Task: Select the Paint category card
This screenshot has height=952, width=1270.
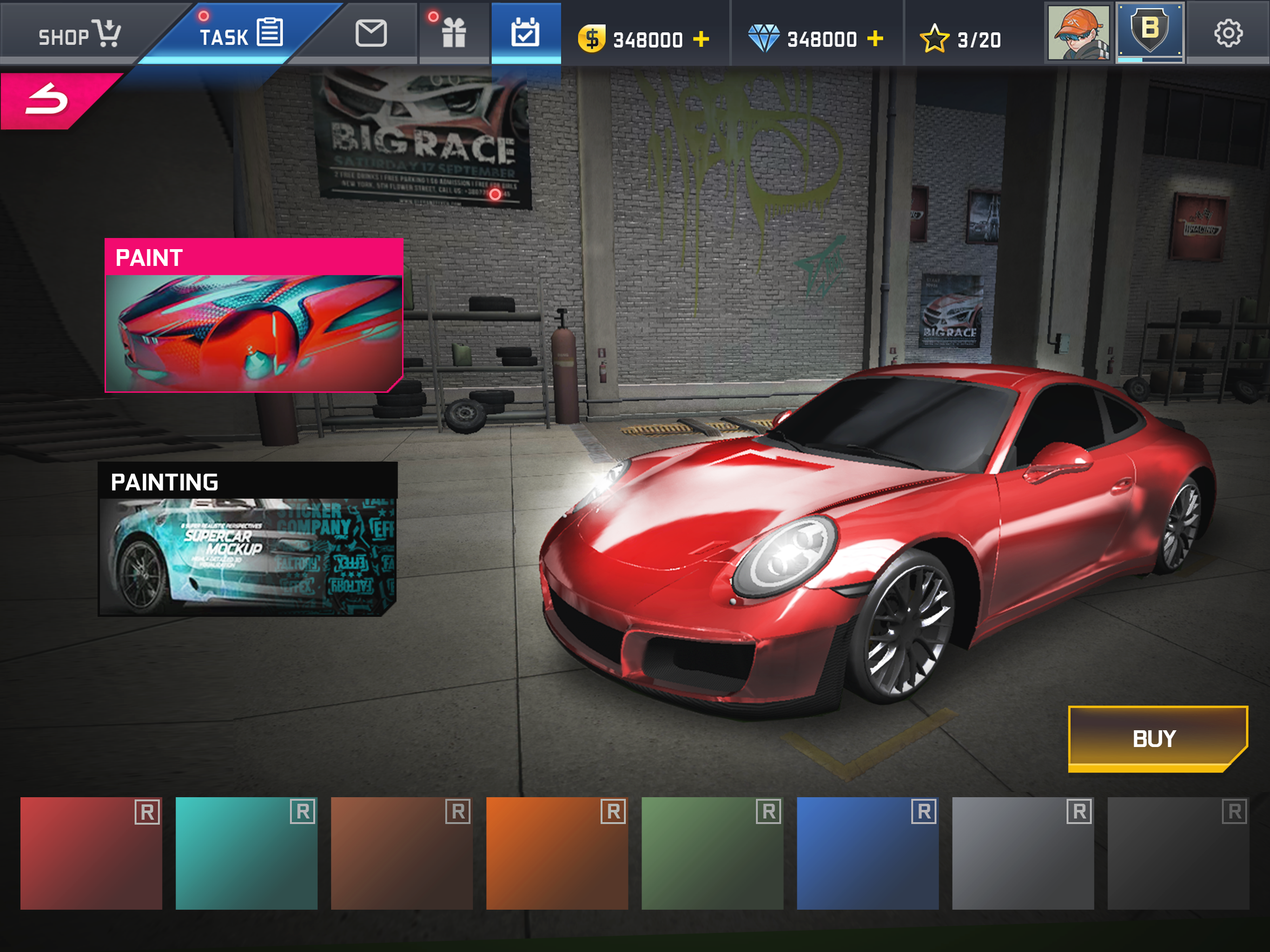Action: coord(254,315)
